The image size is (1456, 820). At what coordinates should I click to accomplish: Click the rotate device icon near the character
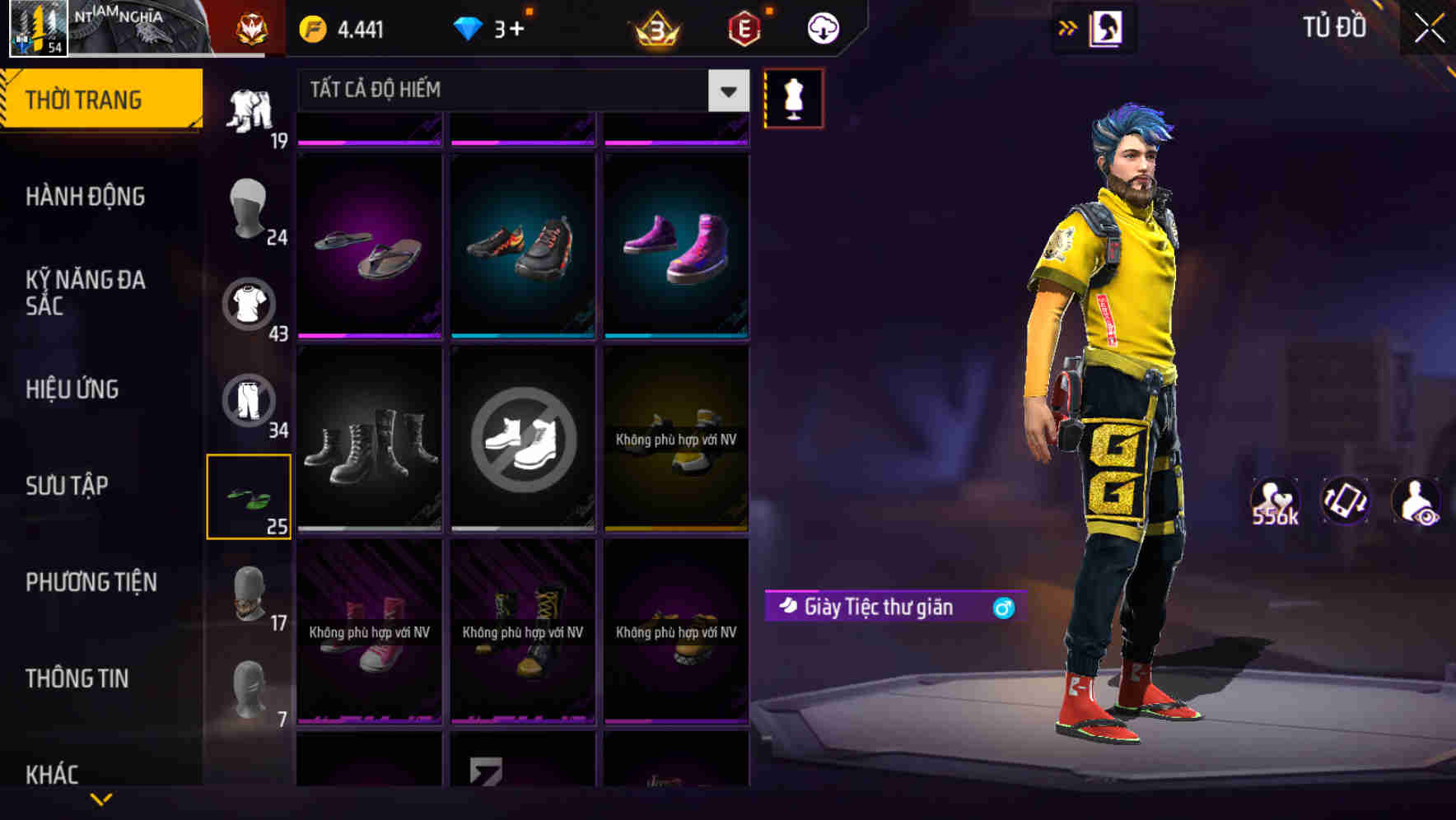click(1346, 501)
